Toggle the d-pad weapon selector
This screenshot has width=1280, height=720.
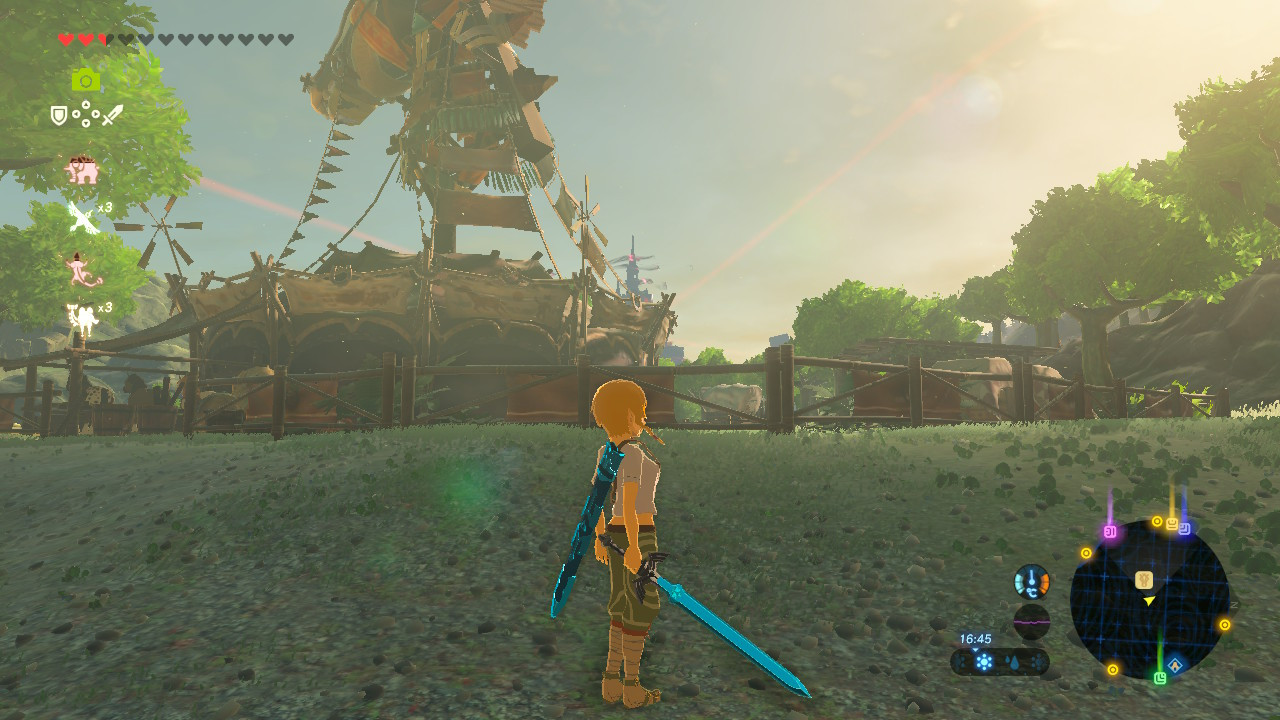point(85,115)
